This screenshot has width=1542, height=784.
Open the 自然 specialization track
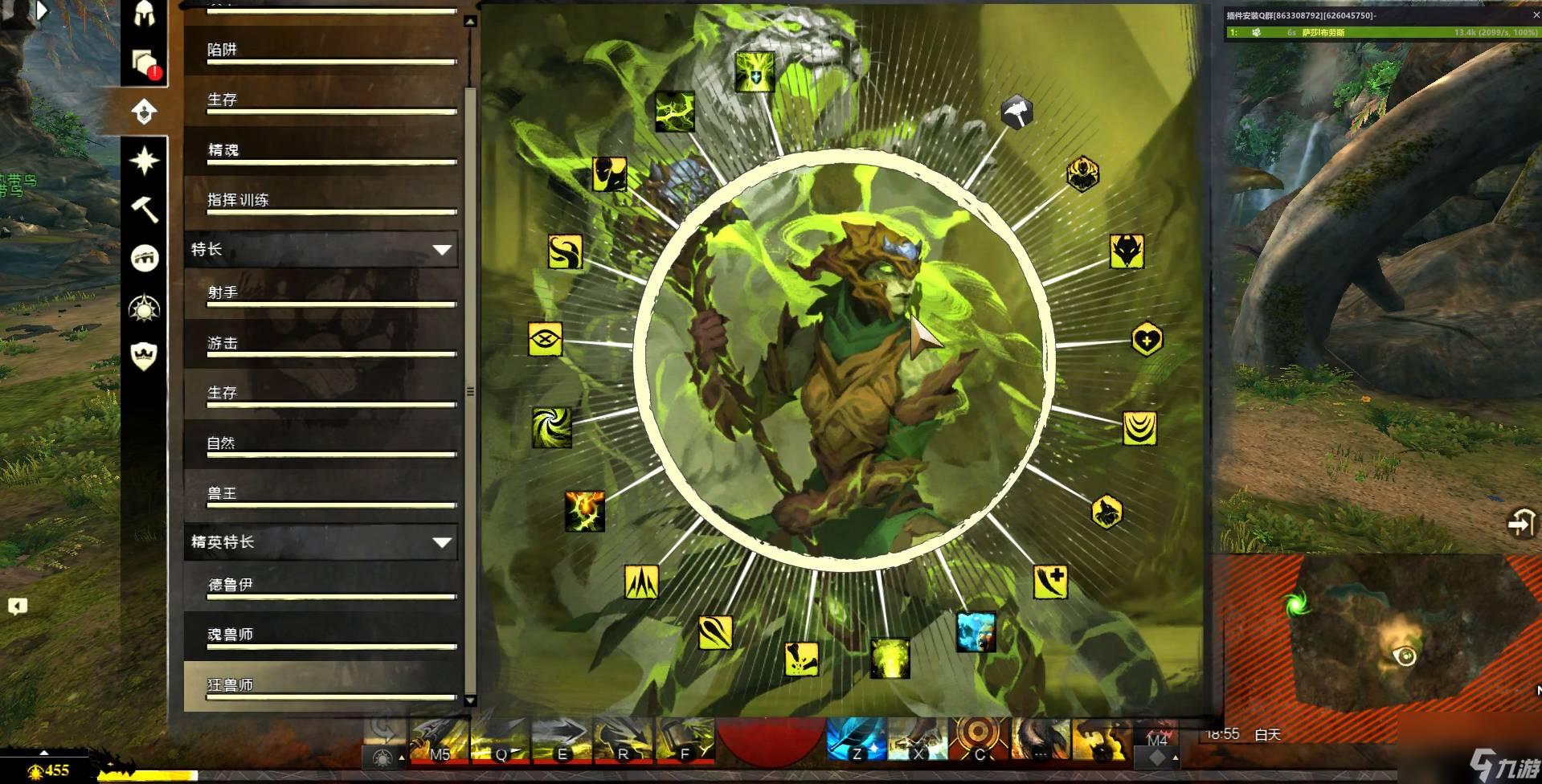click(x=321, y=444)
